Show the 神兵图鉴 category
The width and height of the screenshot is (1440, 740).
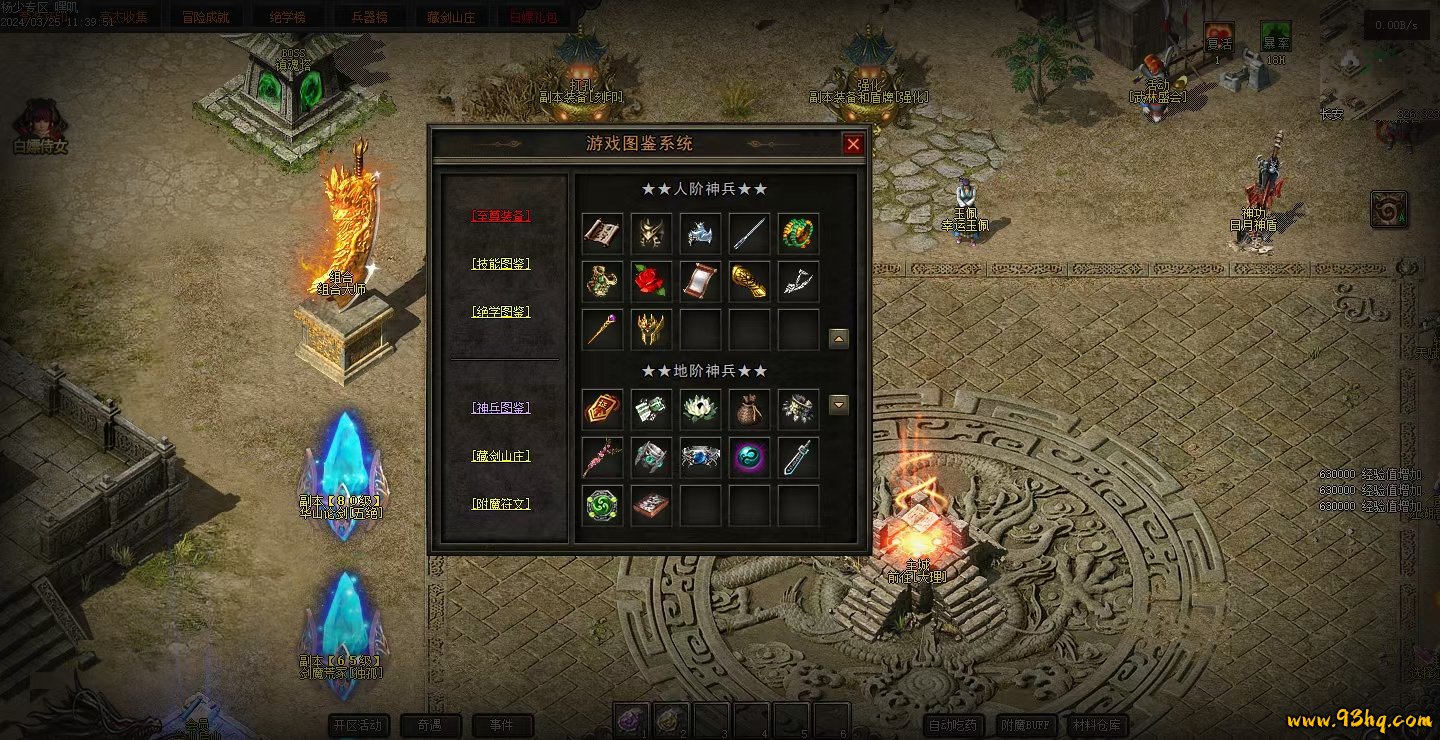500,407
